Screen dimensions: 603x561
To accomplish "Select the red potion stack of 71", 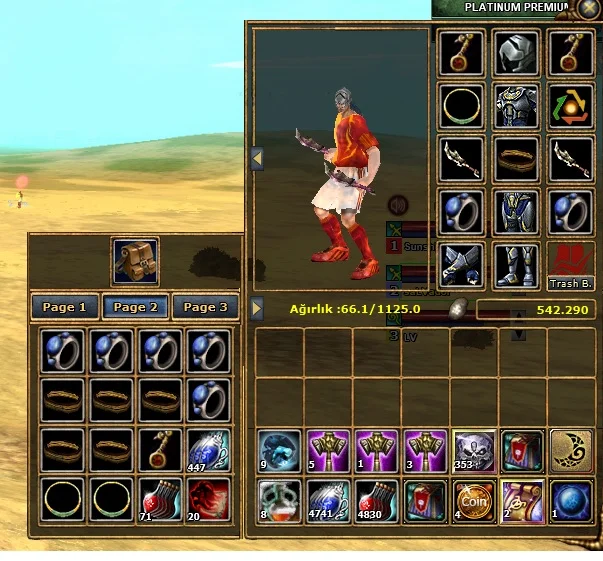I will 162,498.
